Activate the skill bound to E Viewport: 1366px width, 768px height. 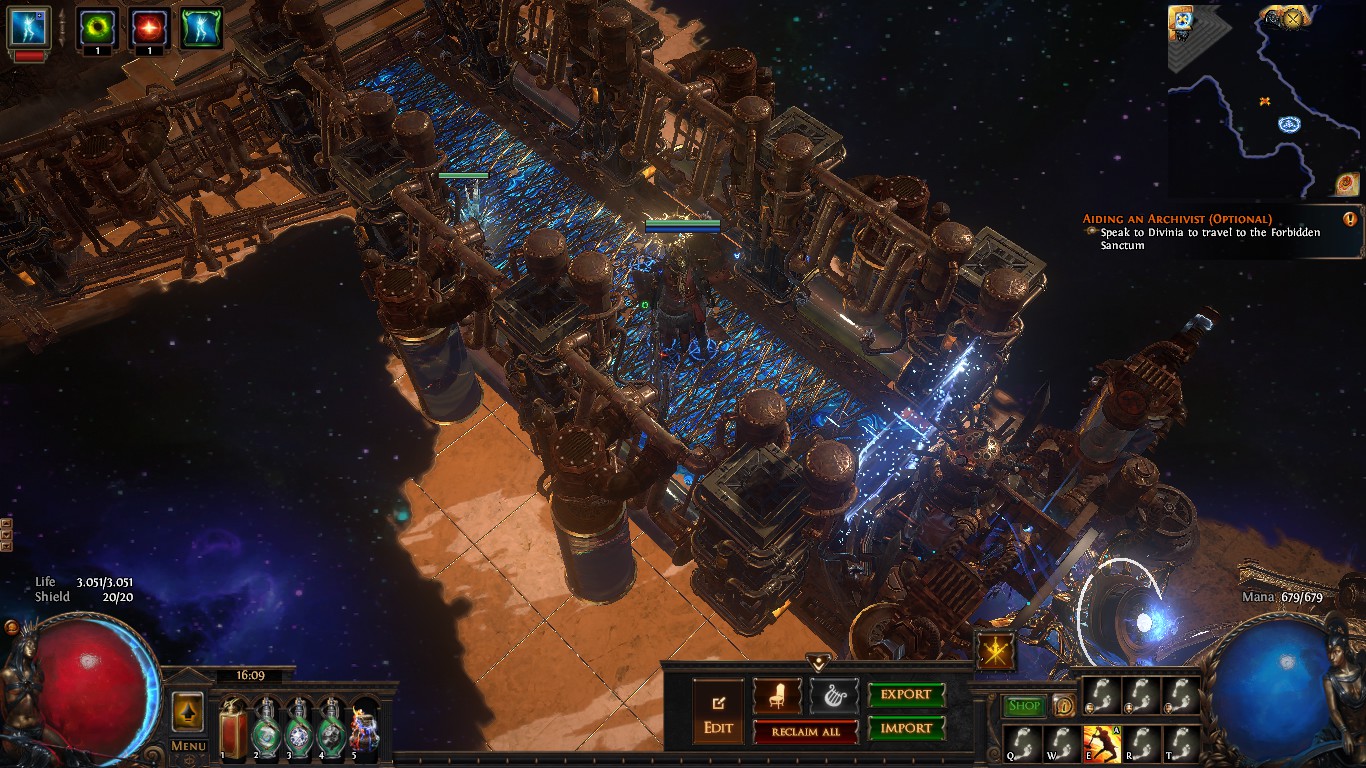[x=1101, y=744]
